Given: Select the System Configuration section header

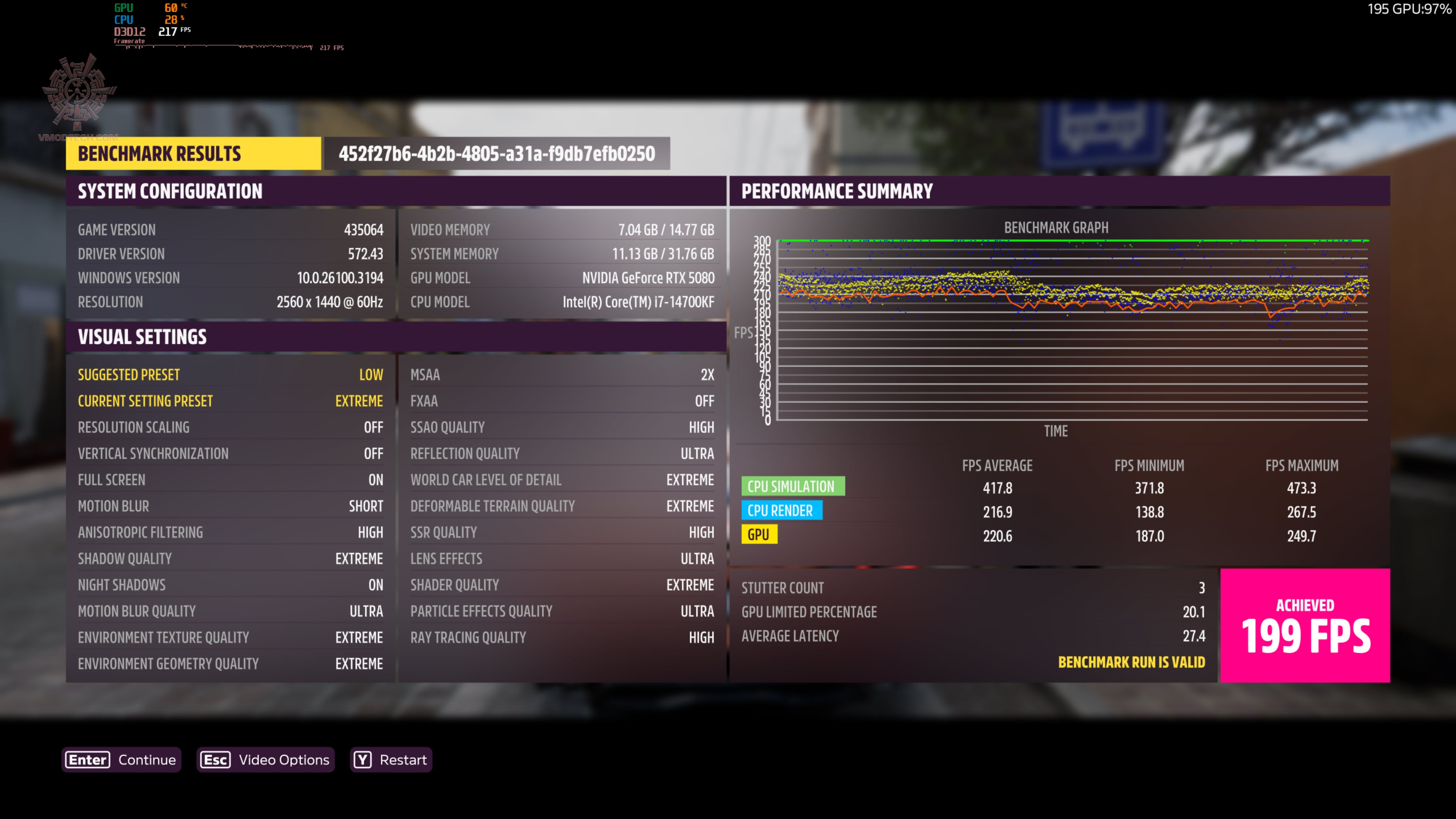Looking at the screenshot, I should pyautogui.click(x=170, y=191).
